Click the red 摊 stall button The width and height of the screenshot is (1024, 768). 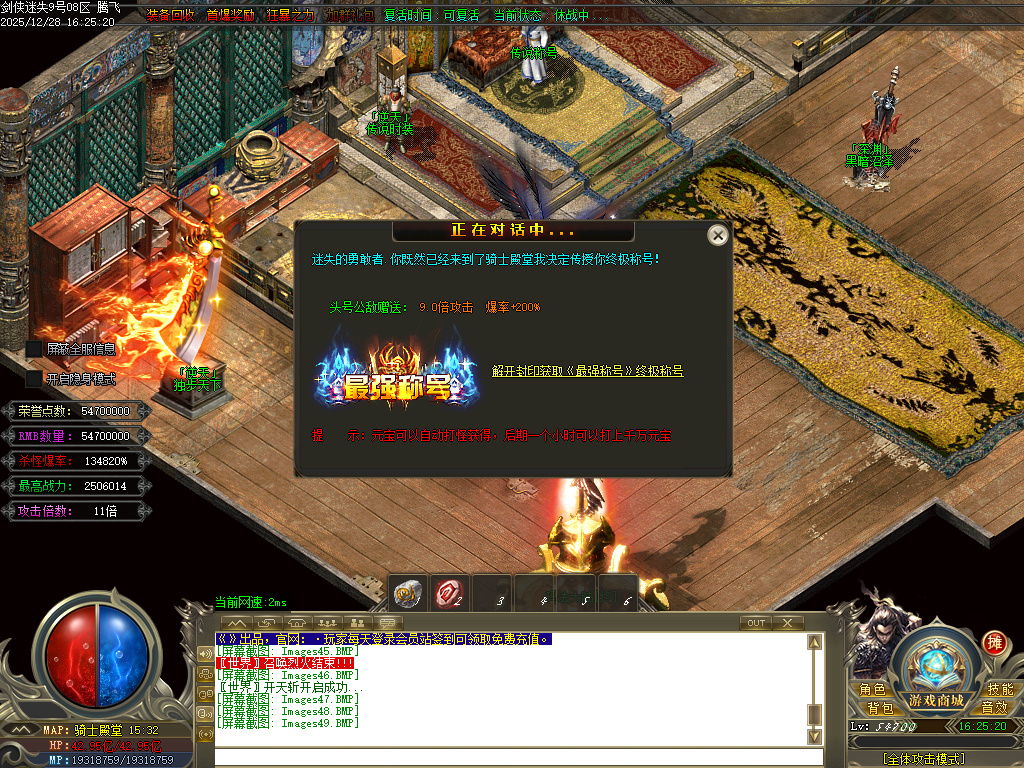tap(994, 642)
